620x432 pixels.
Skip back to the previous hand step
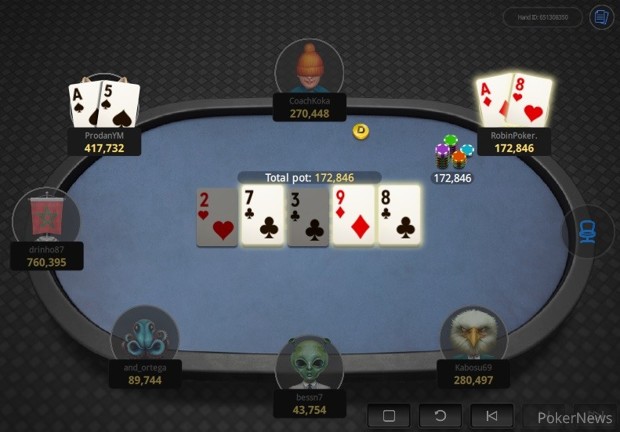pos(492,416)
